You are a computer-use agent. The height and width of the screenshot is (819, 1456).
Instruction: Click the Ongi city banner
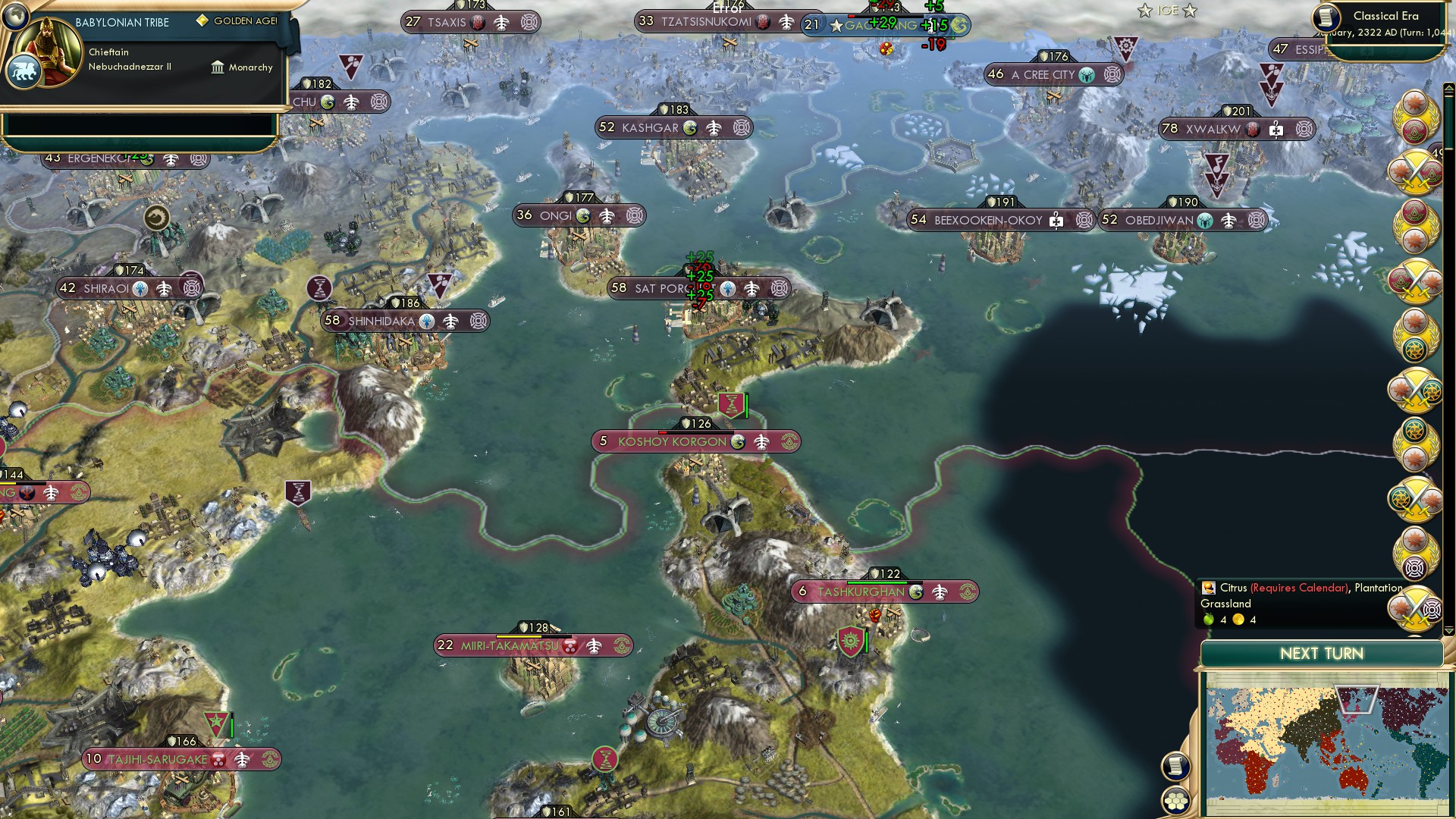[x=555, y=216]
